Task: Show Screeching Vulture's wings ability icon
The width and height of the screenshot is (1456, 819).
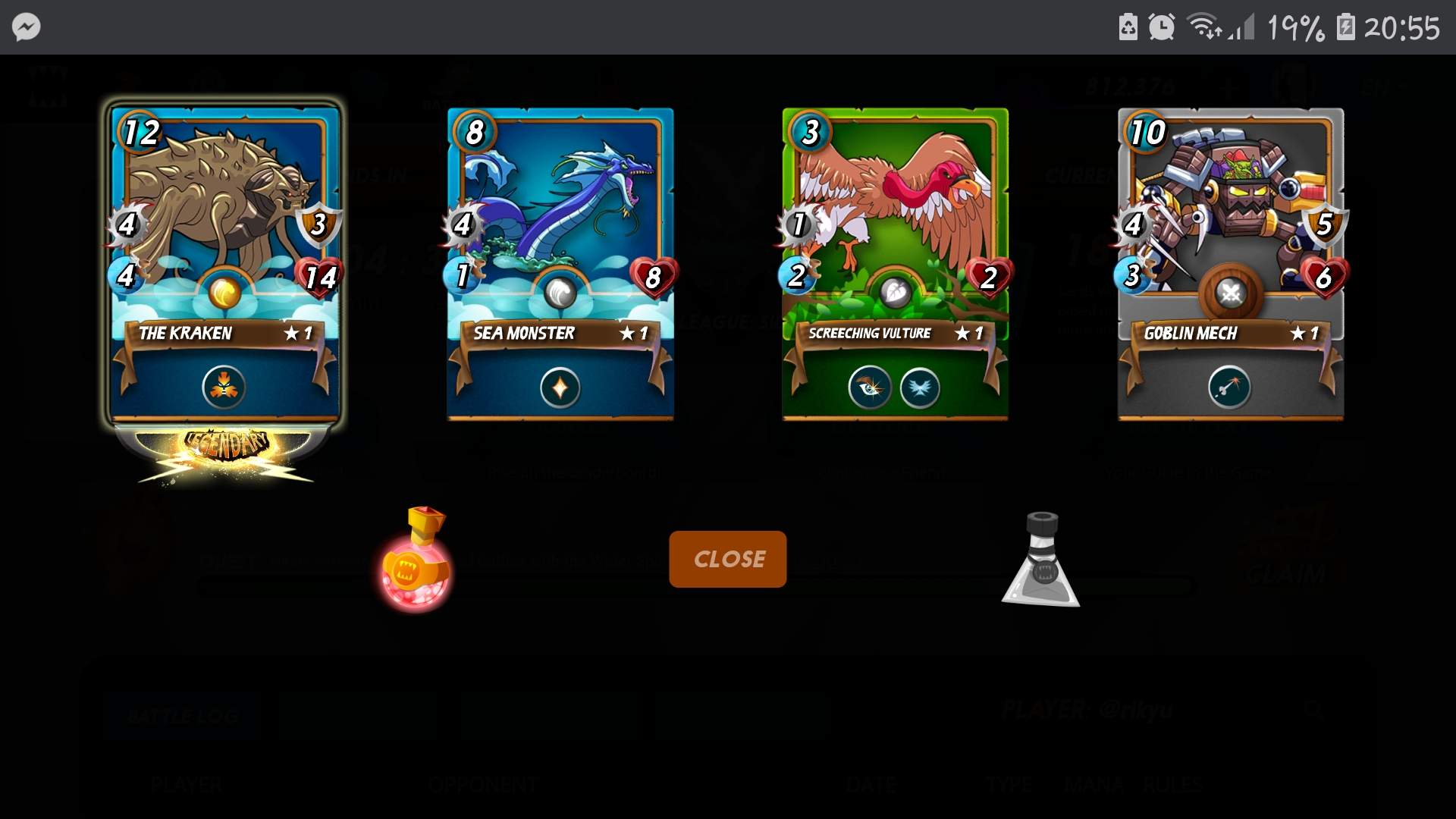Action: (x=920, y=388)
